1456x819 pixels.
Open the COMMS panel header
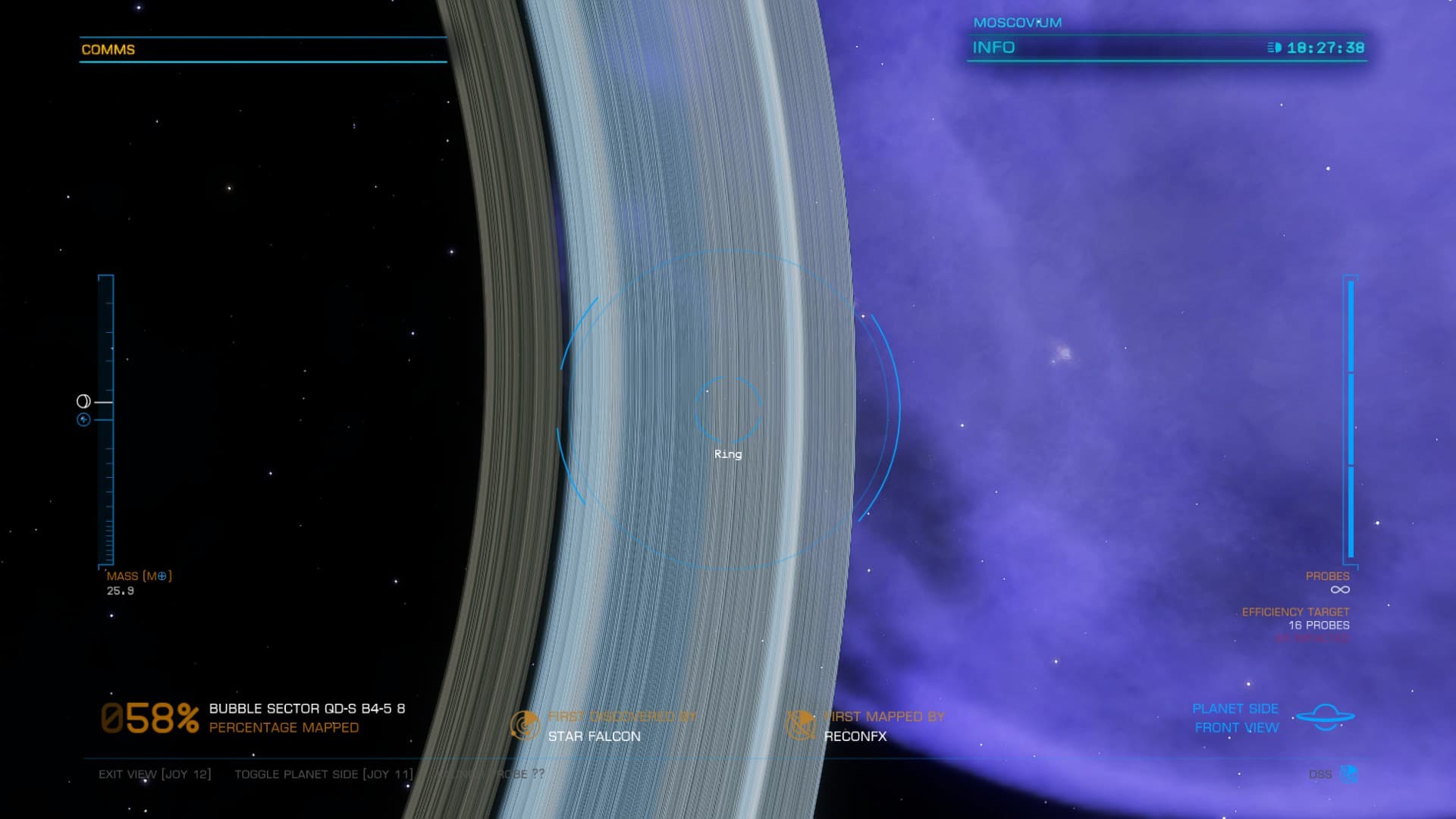[x=108, y=50]
